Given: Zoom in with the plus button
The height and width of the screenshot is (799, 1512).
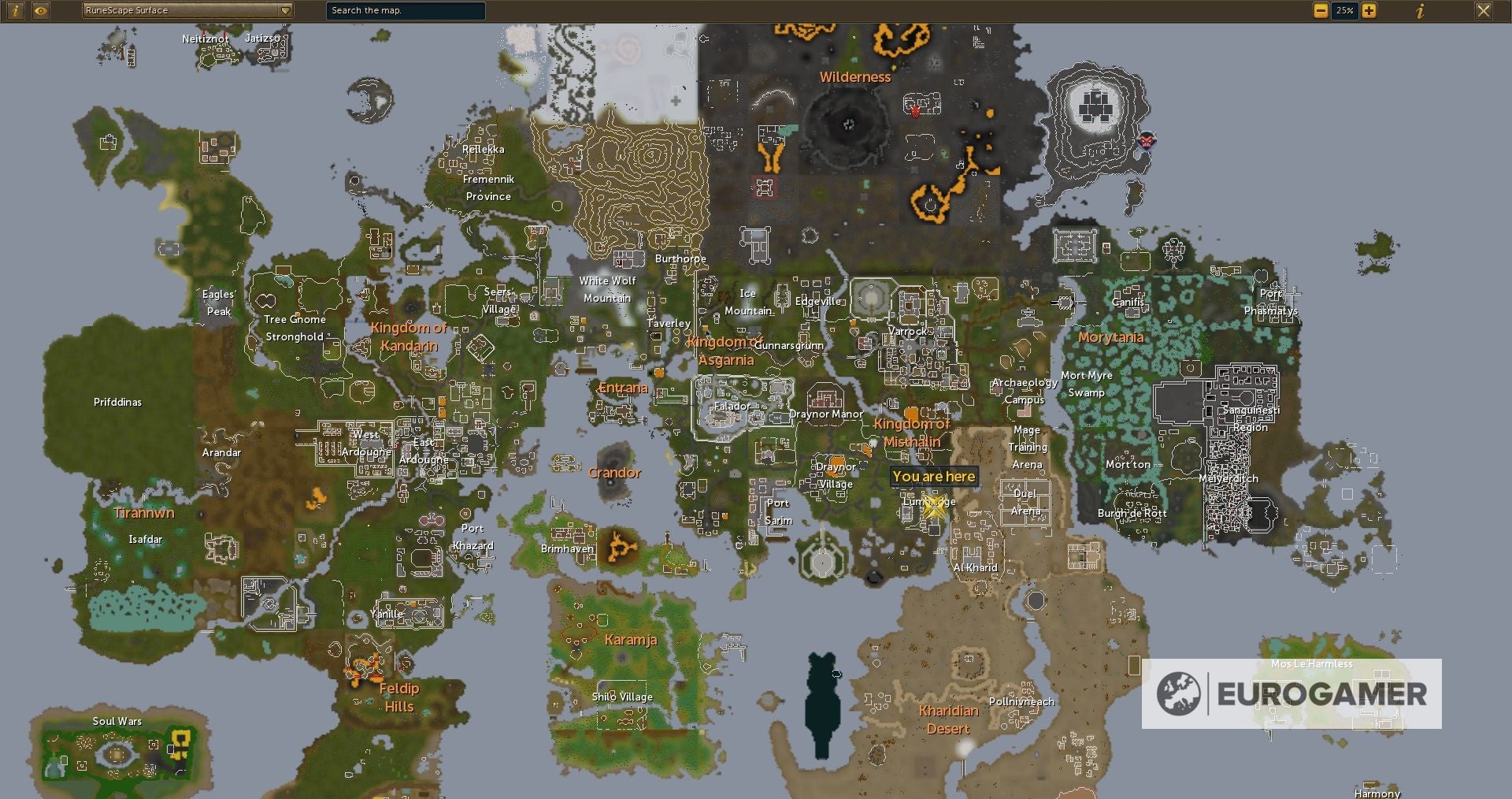Looking at the screenshot, I should coord(1369,11).
